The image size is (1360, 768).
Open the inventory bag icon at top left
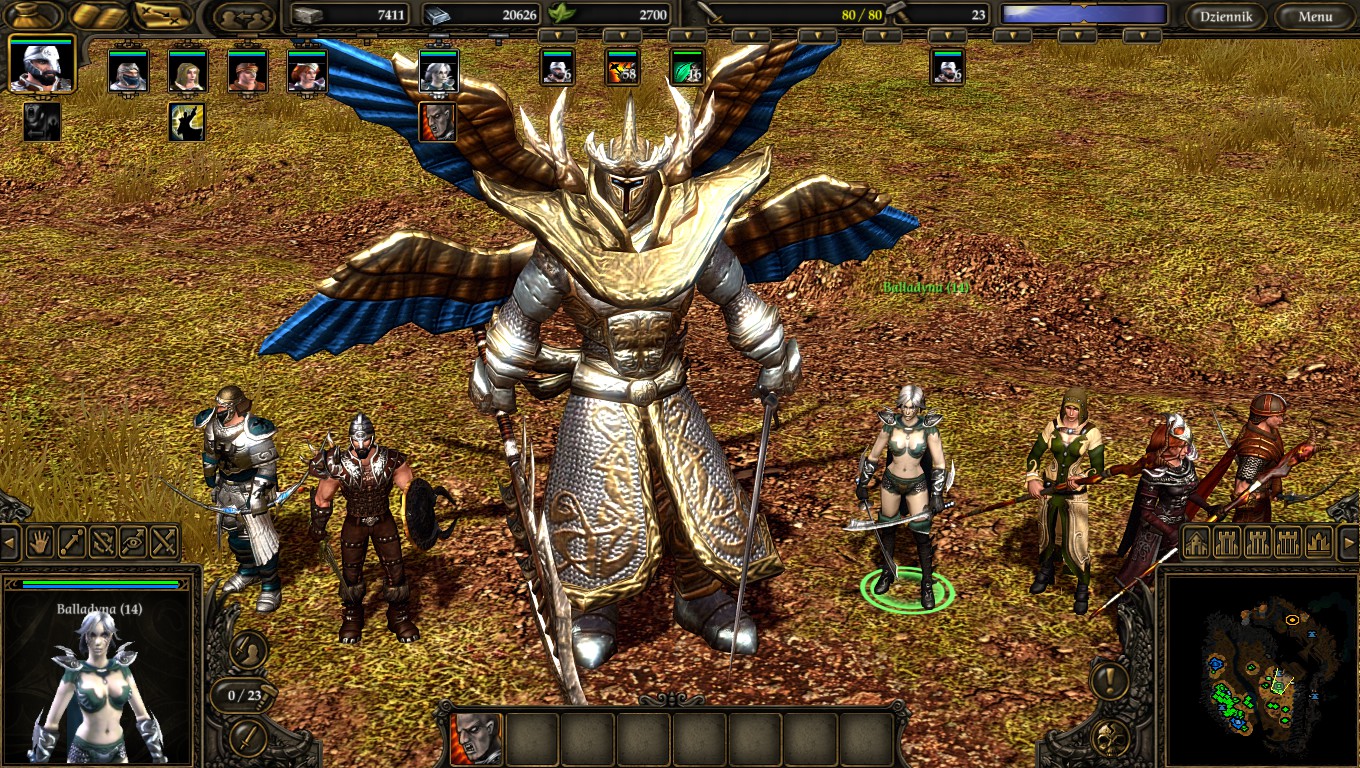point(30,14)
